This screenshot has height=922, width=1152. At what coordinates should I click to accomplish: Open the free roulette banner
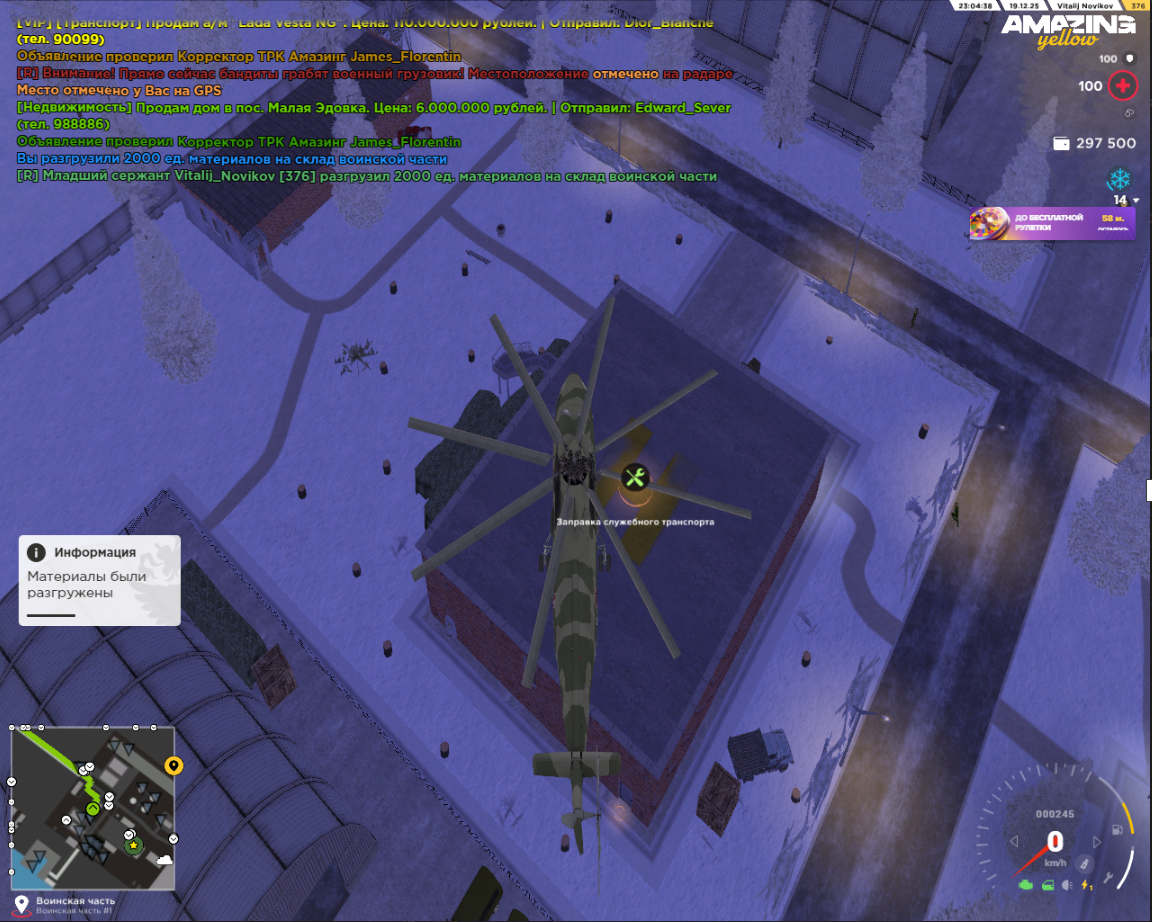point(1053,223)
